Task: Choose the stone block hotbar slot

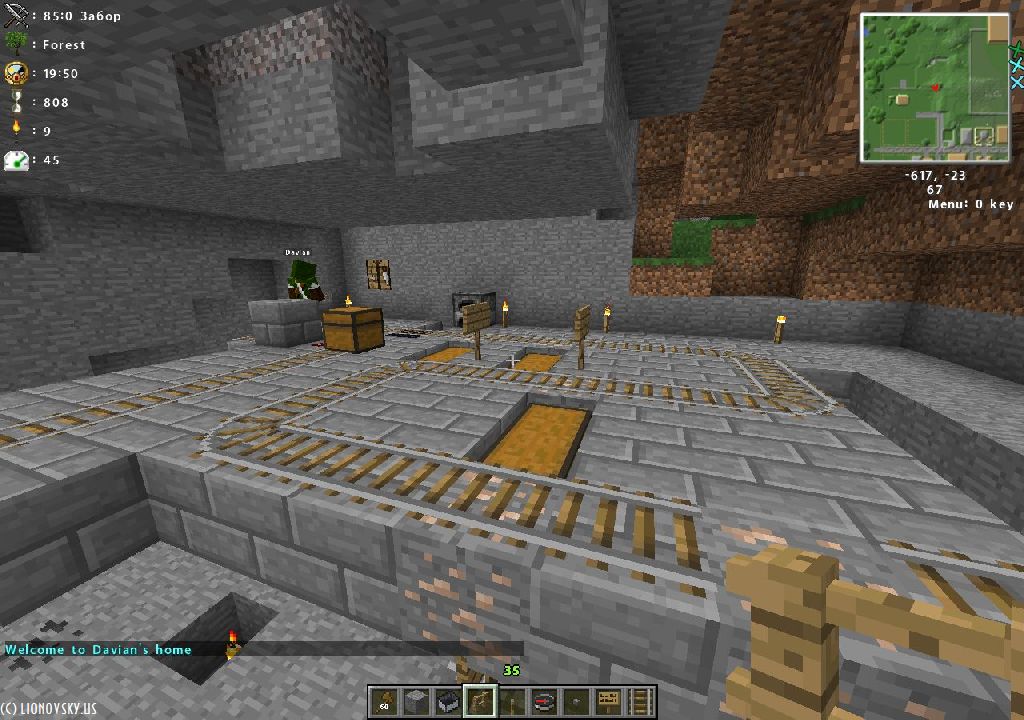Action: [x=415, y=702]
